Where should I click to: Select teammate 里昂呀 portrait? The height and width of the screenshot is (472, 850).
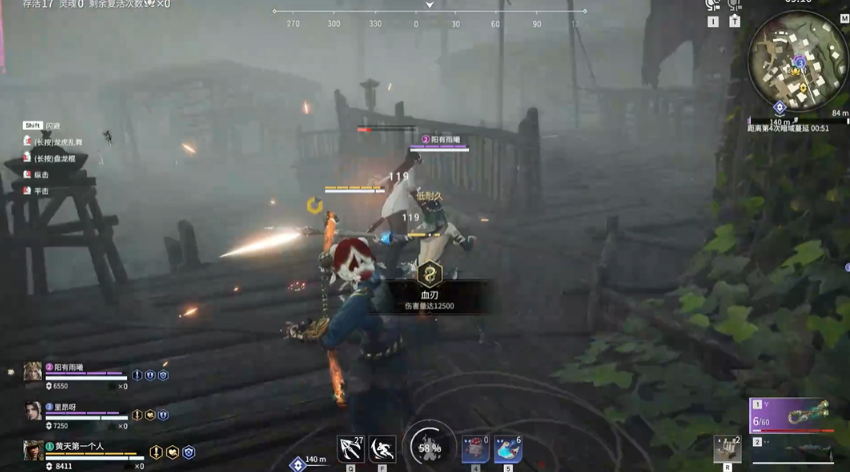(33, 412)
